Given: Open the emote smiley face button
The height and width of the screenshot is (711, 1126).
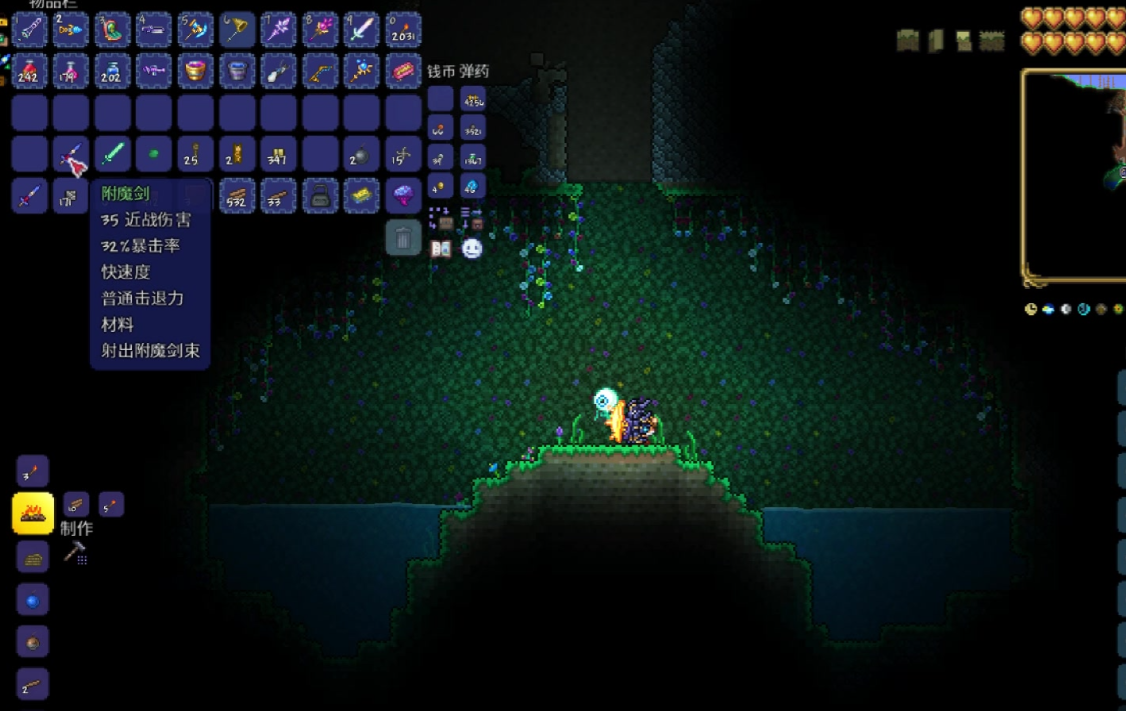Looking at the screenshot, I should tap(472, 249).
